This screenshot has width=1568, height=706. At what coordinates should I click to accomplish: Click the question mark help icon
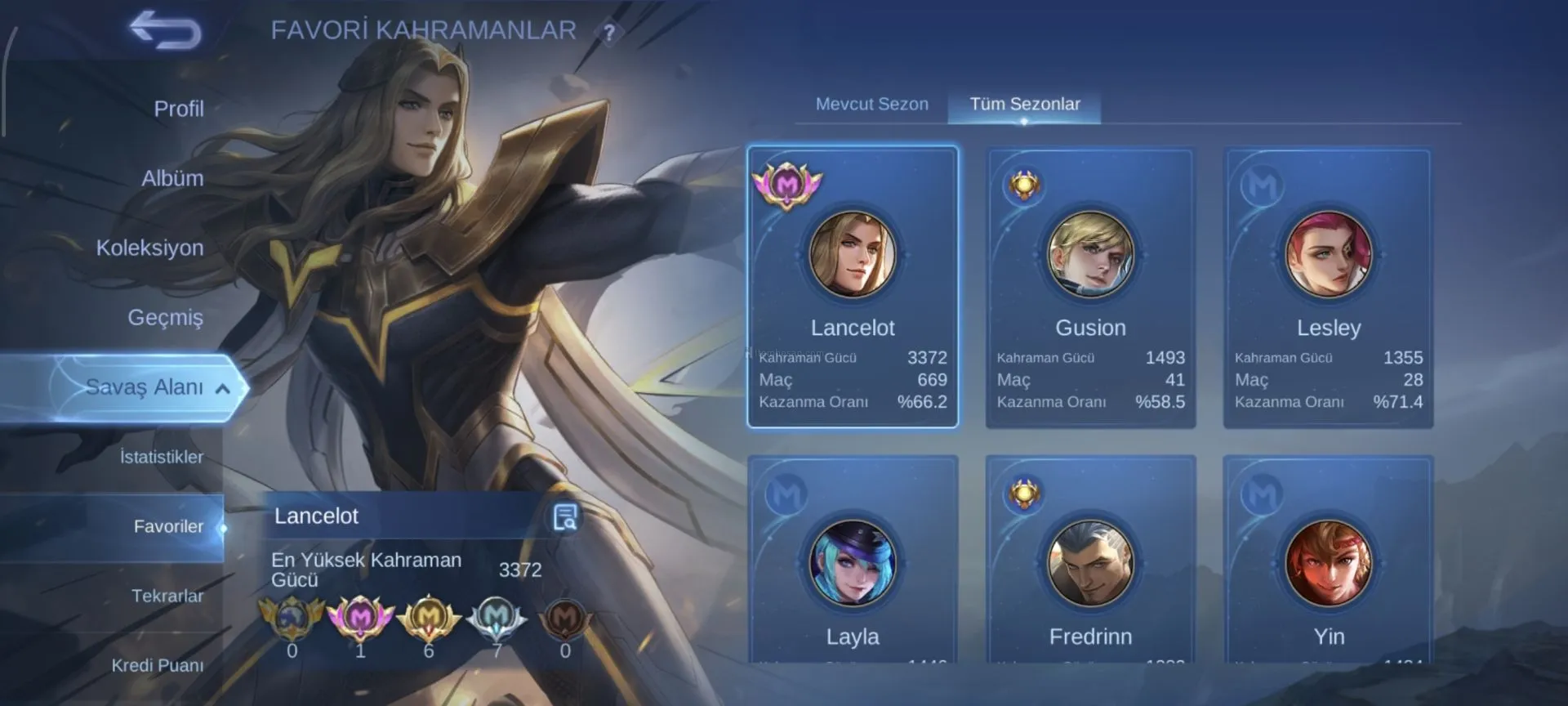point(608,34)
